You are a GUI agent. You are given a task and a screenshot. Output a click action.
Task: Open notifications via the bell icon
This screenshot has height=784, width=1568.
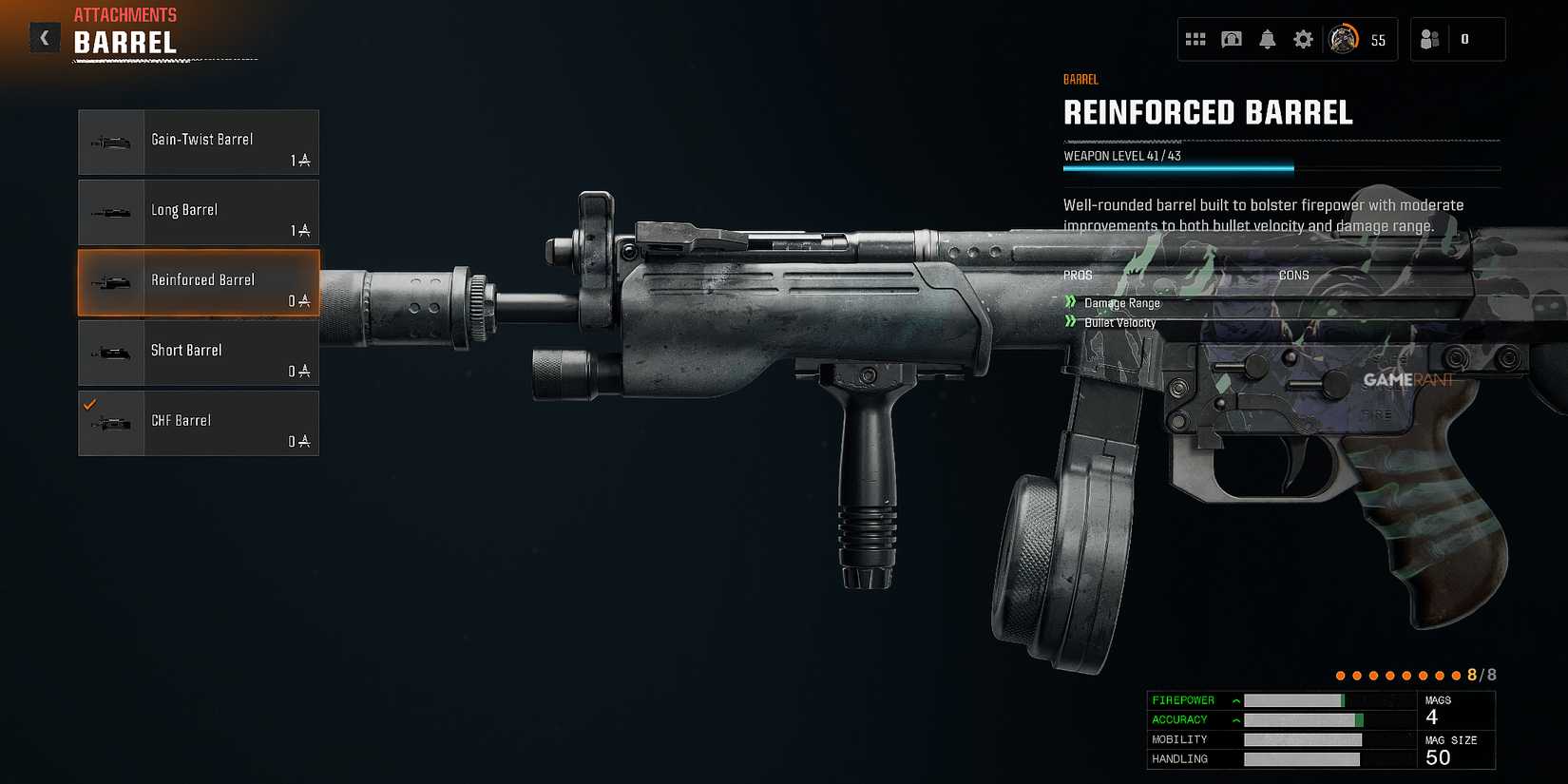(1267, 39)
